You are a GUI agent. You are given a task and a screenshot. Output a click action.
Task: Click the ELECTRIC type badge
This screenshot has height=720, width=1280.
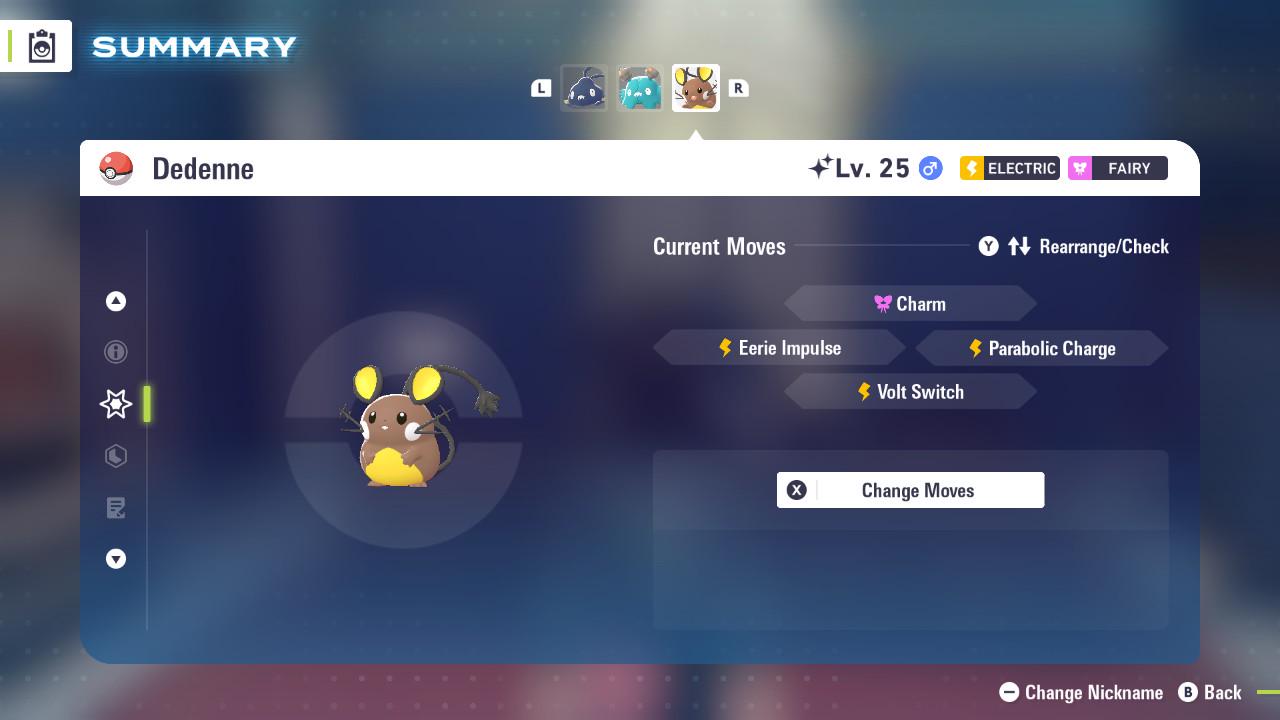[1008, 168]
